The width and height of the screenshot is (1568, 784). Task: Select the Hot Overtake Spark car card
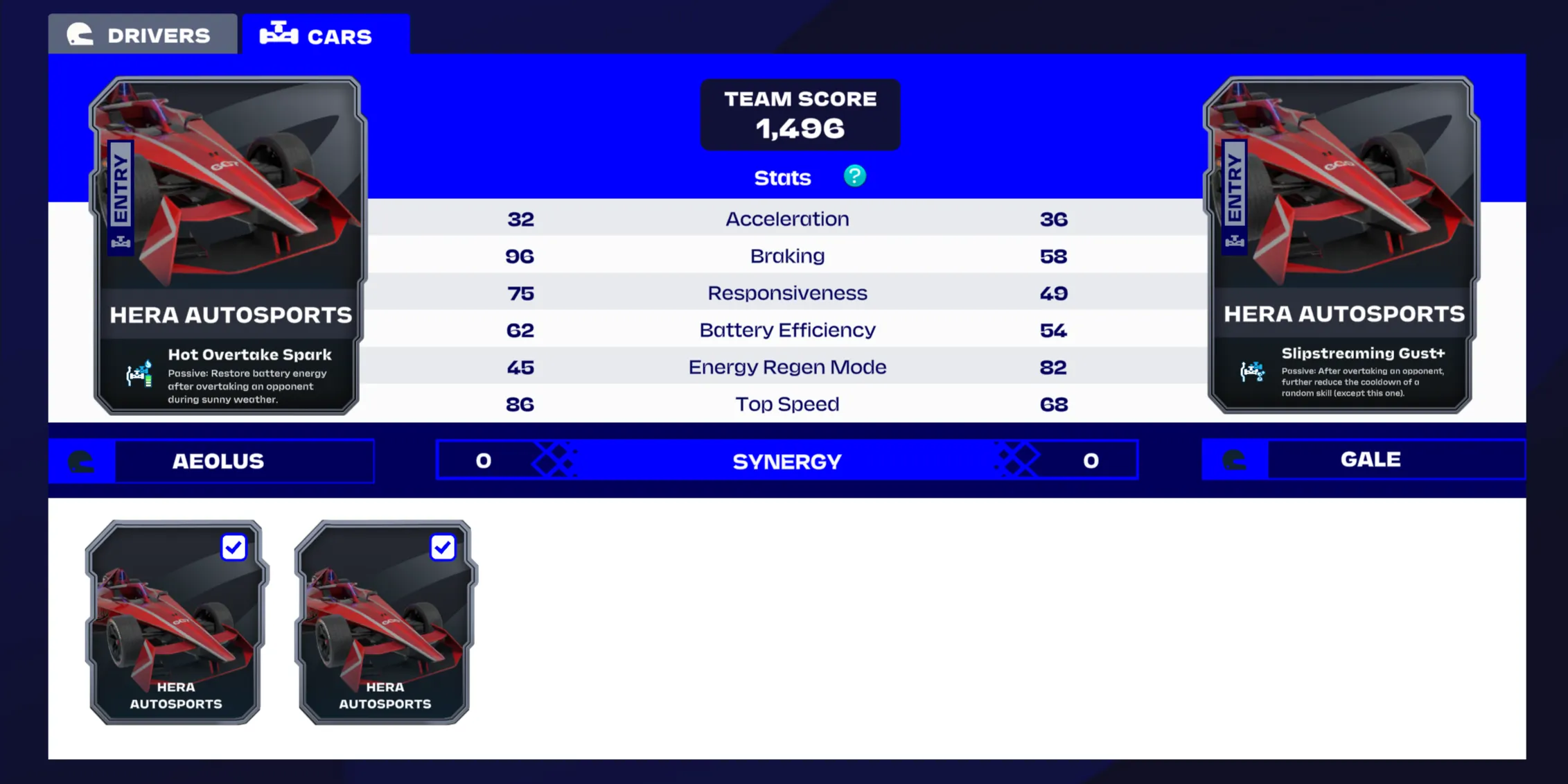pyautogui.click(x=227, y=245)
